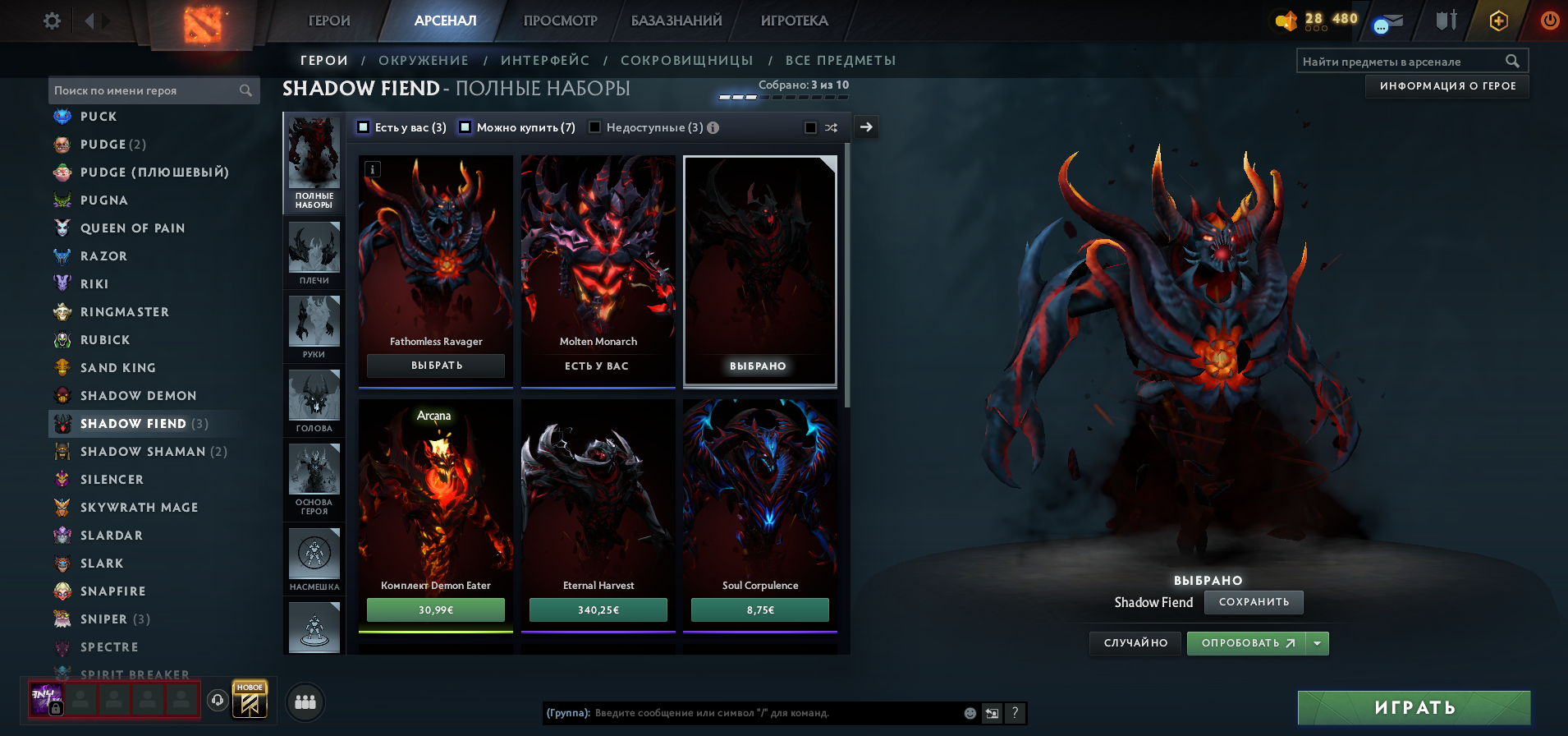Enable the Недоступные filter checkbox
Screen dimensions: 1568x736
point(594,127)
